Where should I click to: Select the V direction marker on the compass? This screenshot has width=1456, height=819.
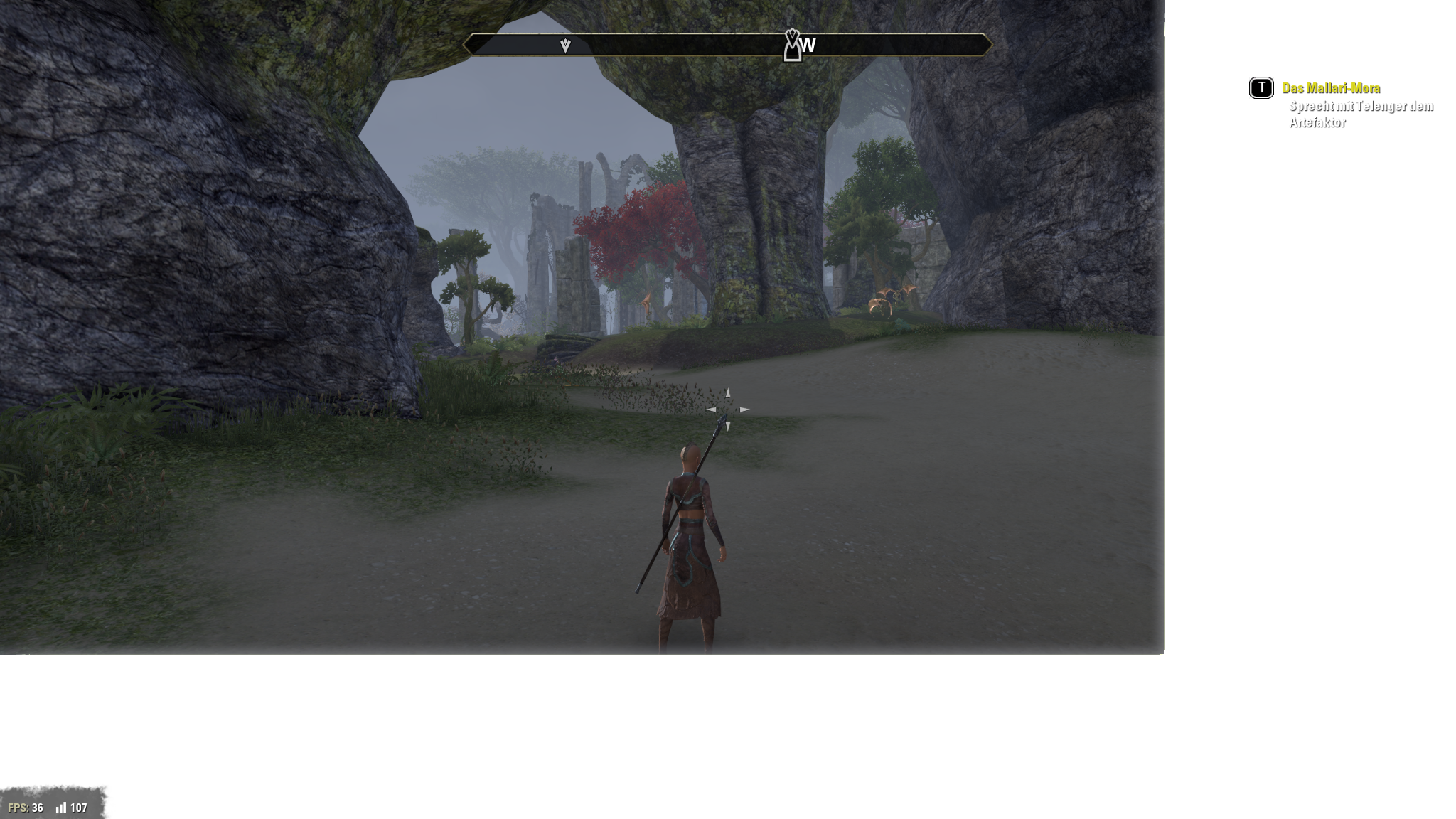(x=564, y=45)
